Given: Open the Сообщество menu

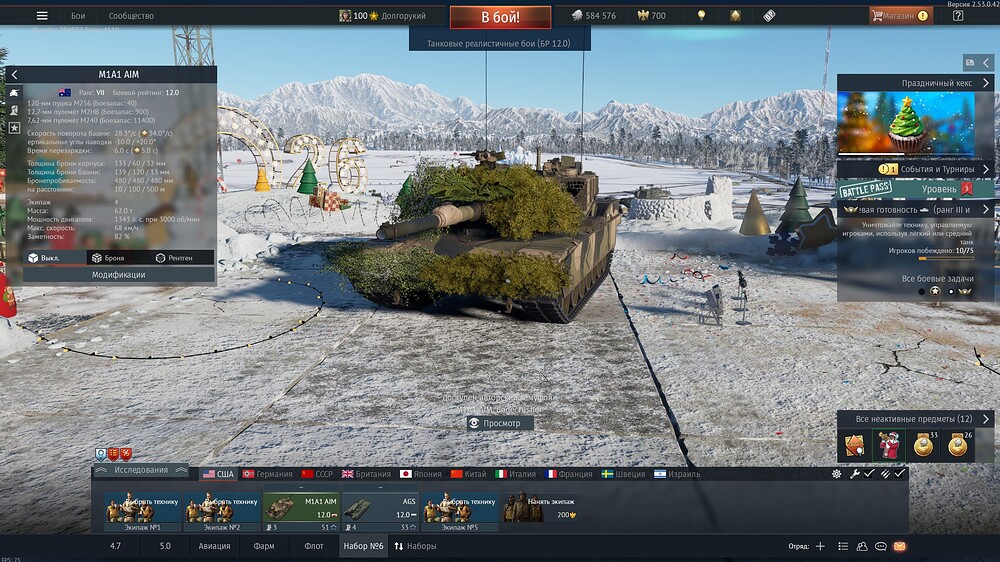Looking at the screenshot, I should point(131,16).
